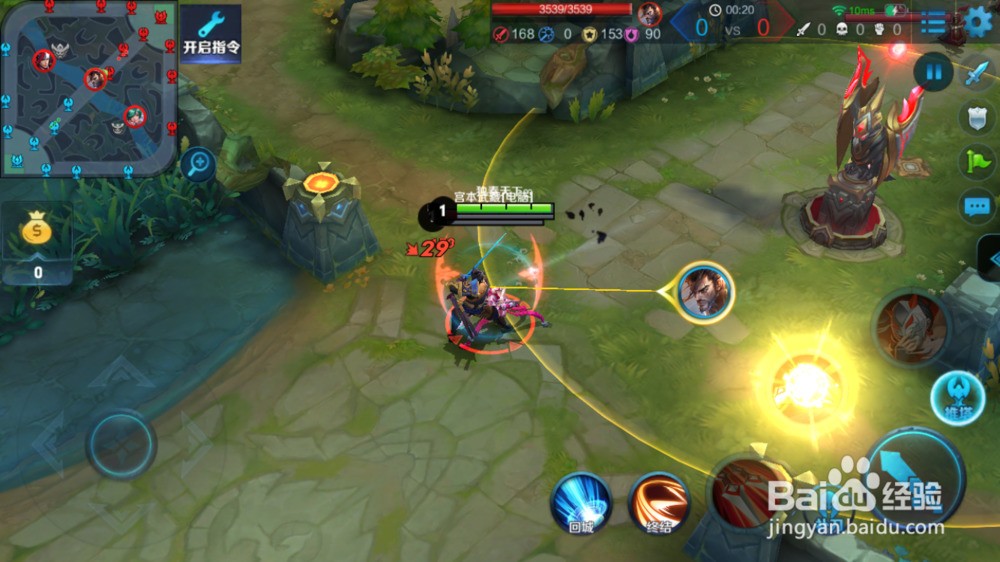Select the enemy hero portrait target bubble
This screenshot has height=562, width=1000.
[705, 292]
